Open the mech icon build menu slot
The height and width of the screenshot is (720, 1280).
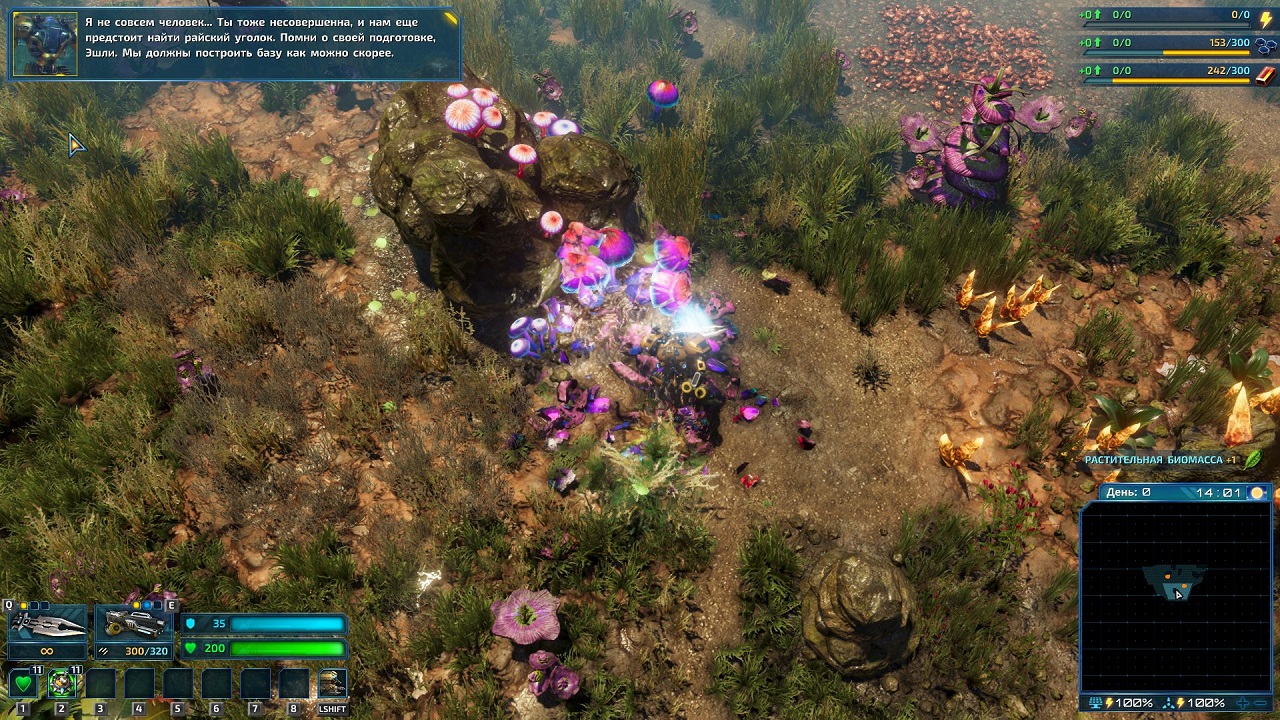332,684
